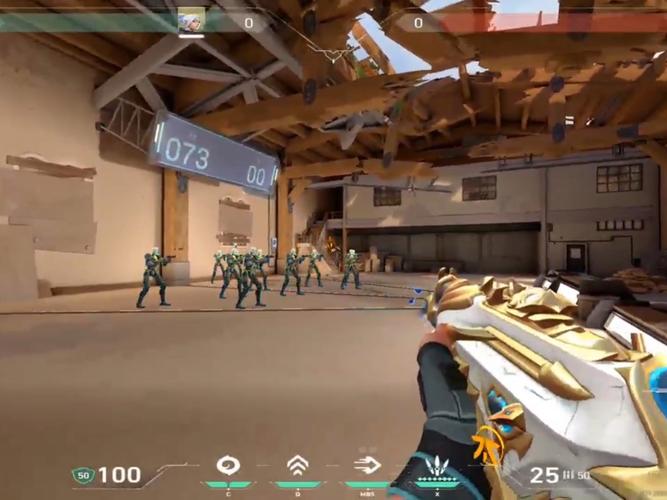This screenshot has height=500, width=667.
Task: Activate the Cloudburst smoke ability icon
Action: [x=229, y=465]
